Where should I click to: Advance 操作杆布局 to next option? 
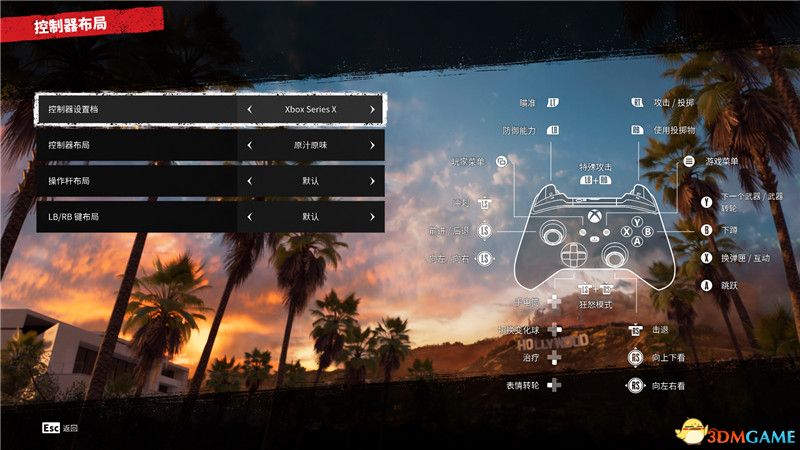coord(372,181)
